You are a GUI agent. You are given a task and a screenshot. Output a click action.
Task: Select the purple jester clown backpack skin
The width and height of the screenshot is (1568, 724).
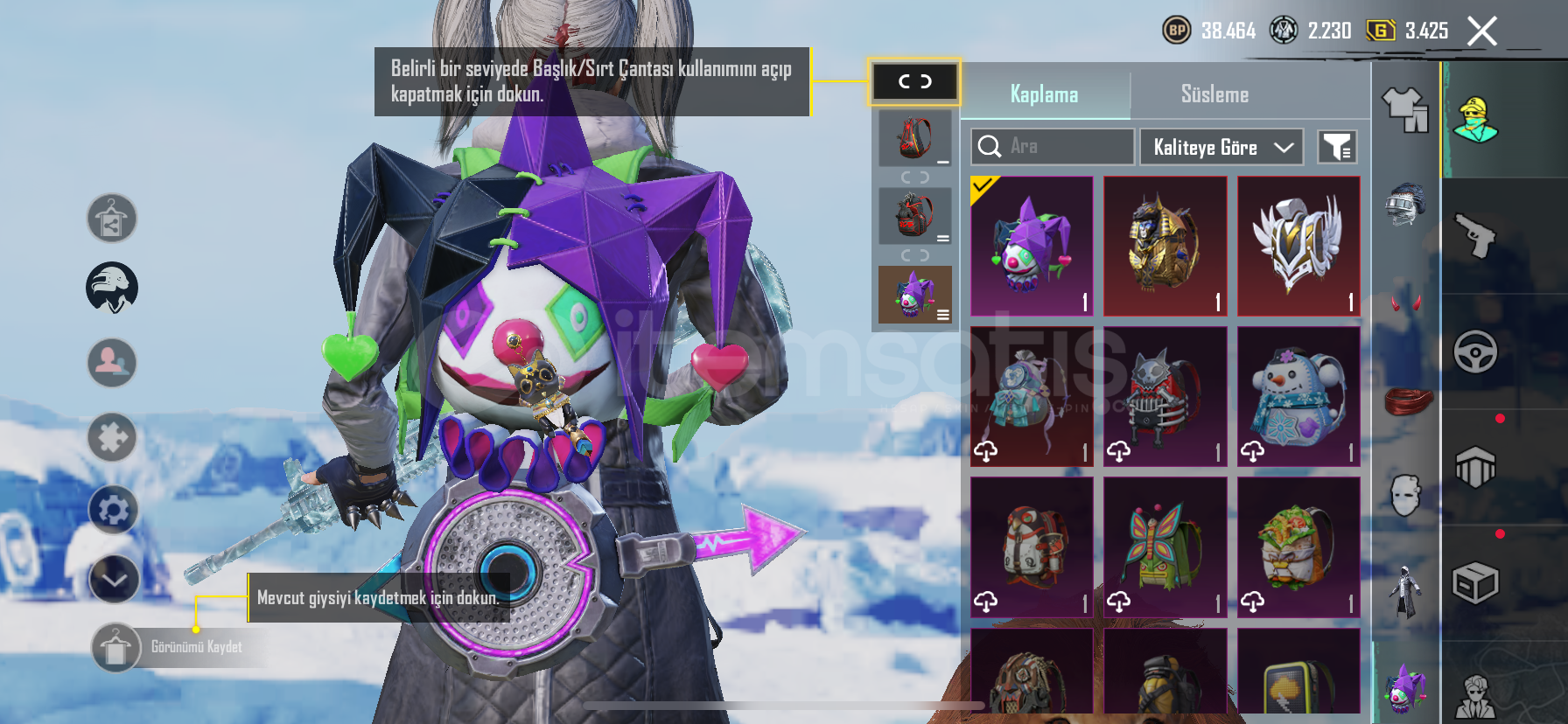pos(1032,246)
